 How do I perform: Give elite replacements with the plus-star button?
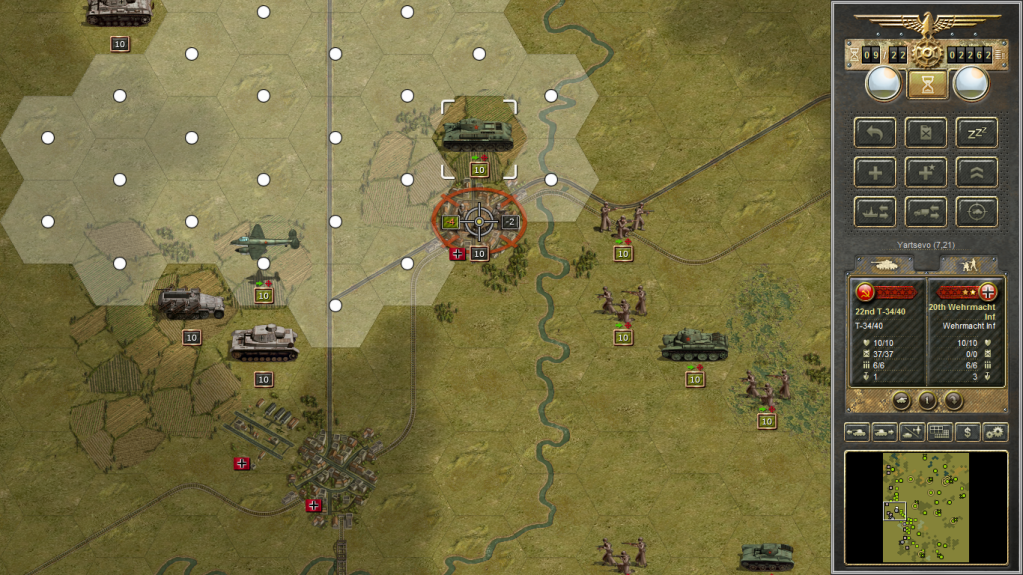click(x=926, y=172)
